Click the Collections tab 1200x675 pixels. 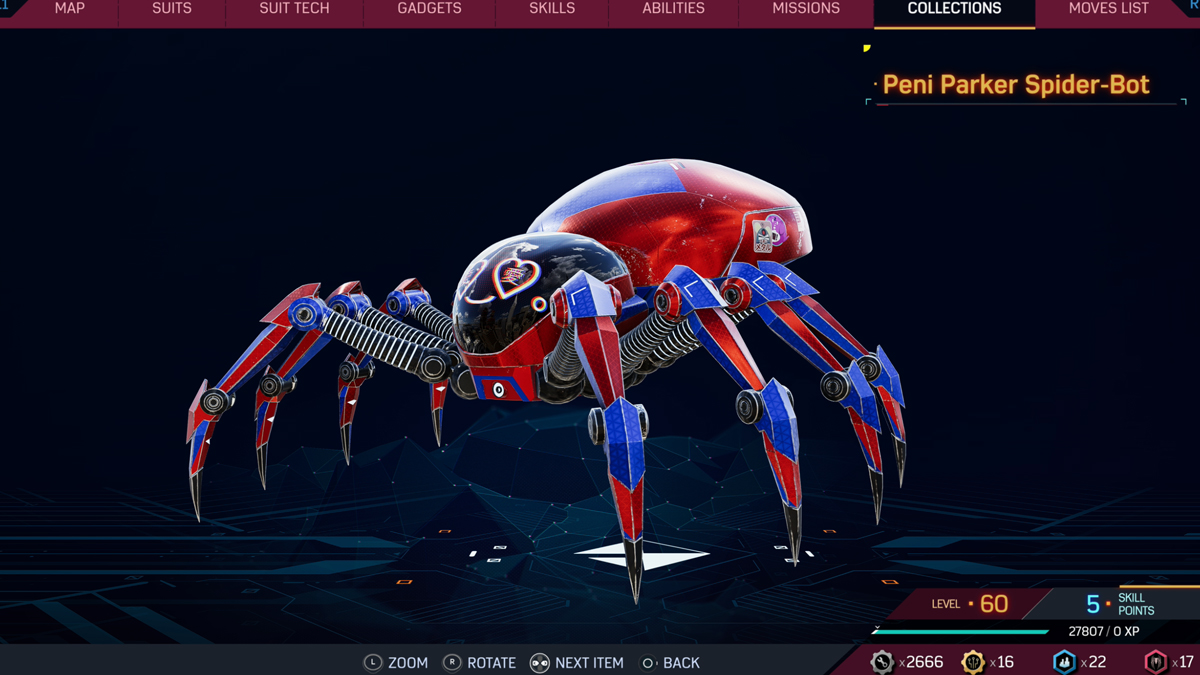954,9
